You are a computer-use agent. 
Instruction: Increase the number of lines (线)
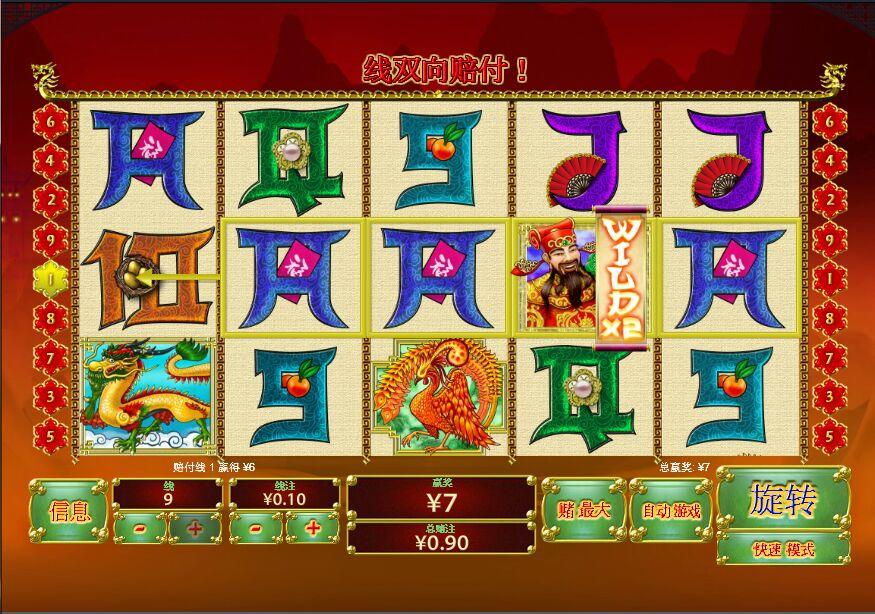(194, 527)
